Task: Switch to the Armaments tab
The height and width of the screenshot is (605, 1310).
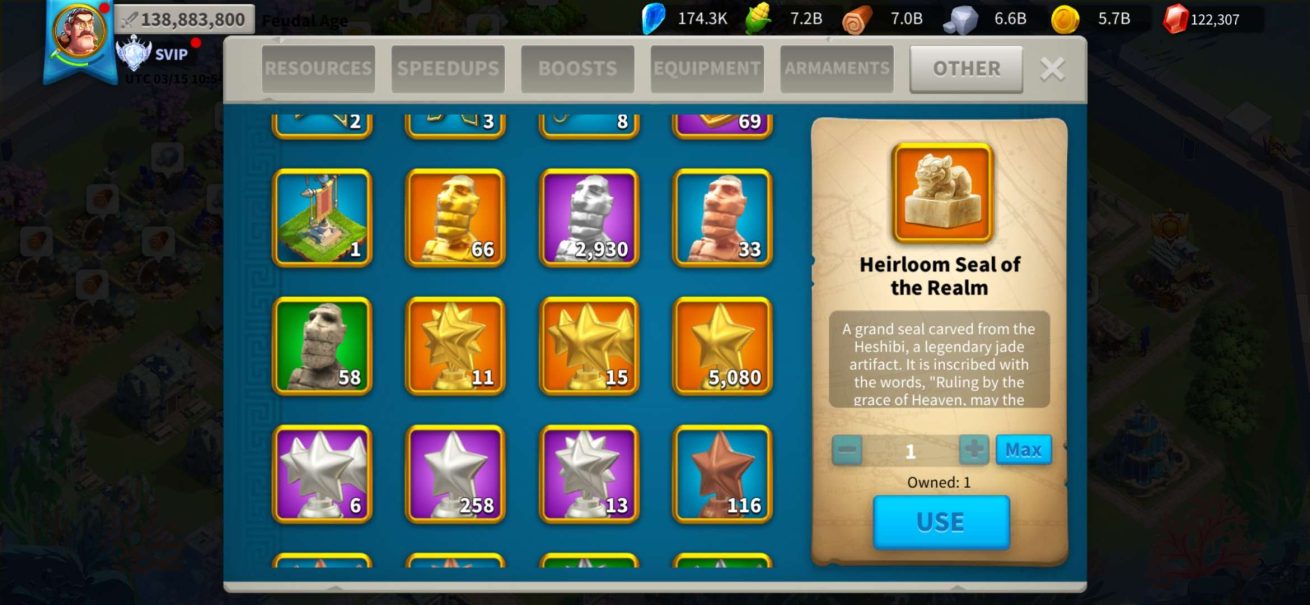Action: point(837,69)
